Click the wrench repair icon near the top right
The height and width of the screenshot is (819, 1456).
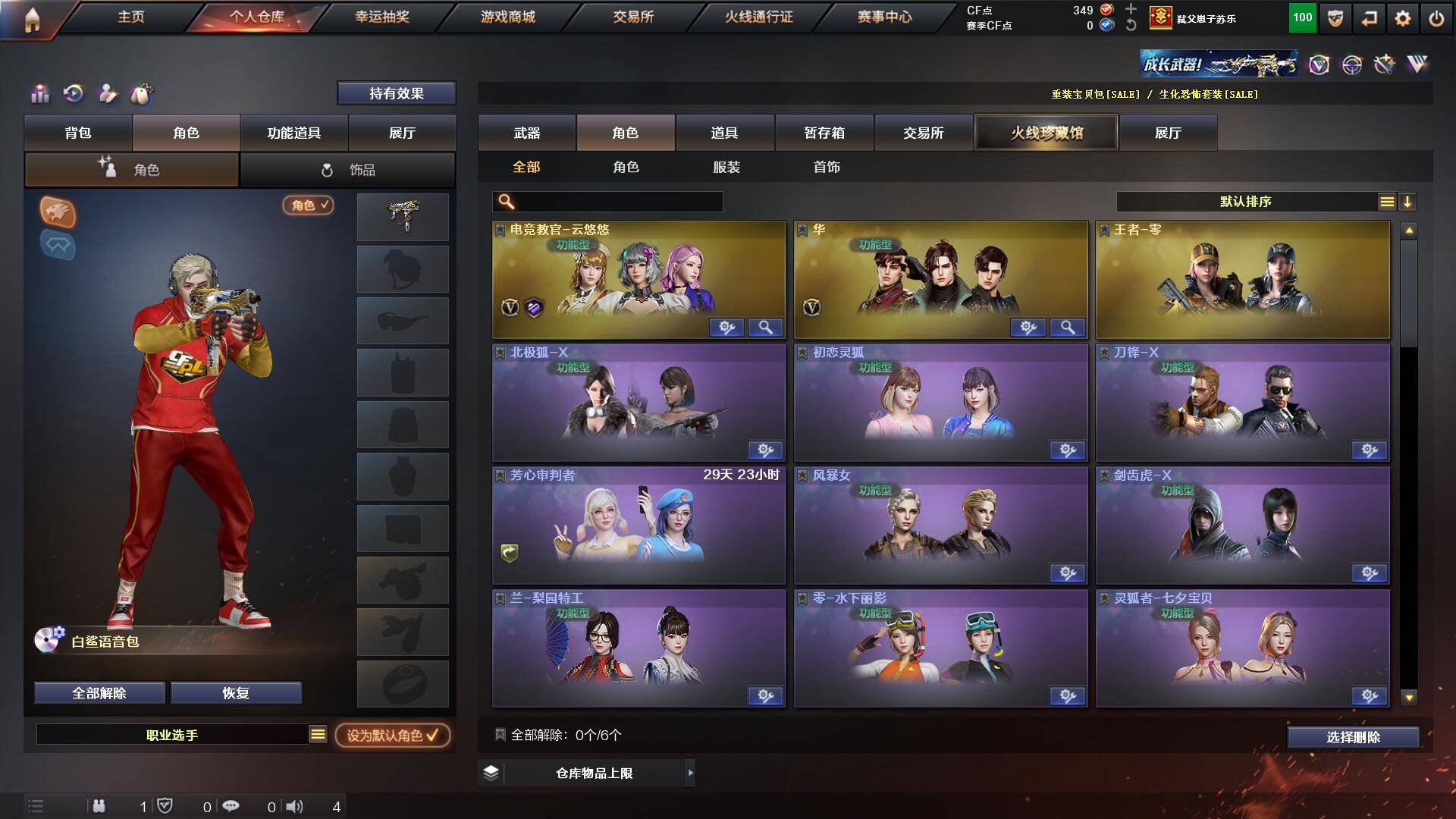click(x=1385, y=64)
